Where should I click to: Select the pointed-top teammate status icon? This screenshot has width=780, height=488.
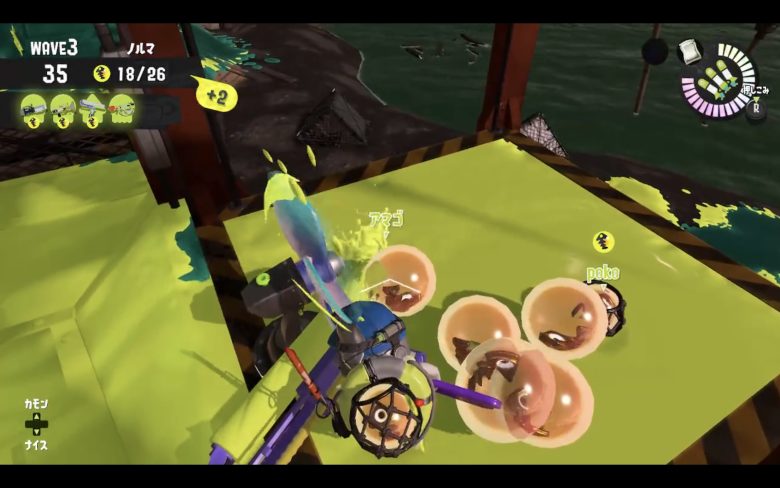coord(92,105)
